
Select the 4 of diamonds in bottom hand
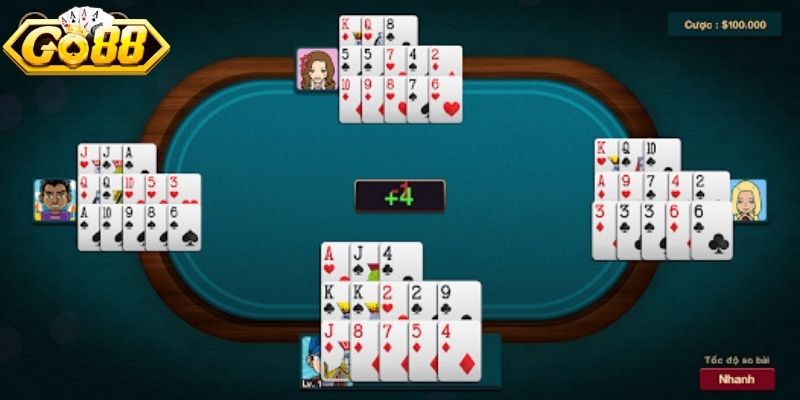point(459,350)
